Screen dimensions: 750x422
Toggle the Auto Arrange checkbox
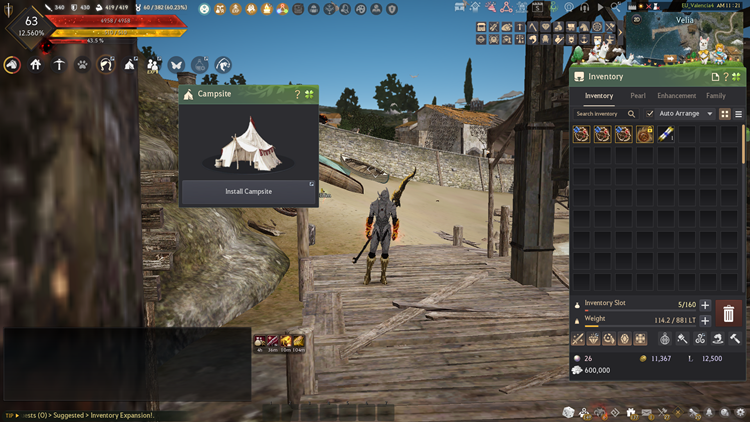point(650,114)
